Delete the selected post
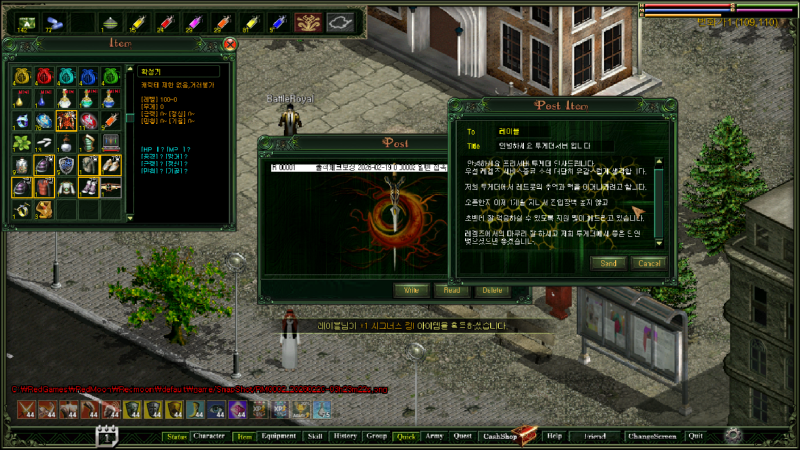 [x=488, y=290]
